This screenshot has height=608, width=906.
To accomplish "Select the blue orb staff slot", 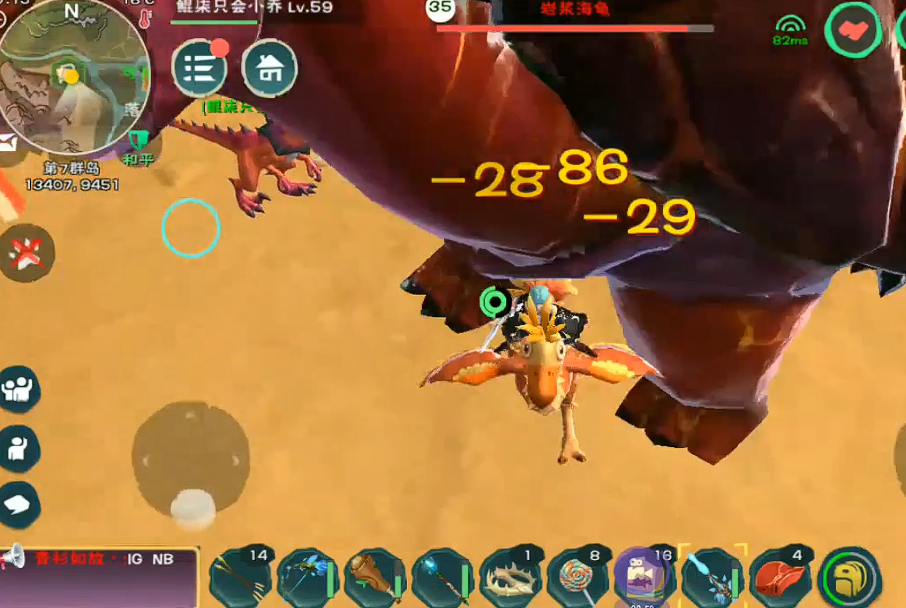I will pos(441,577).
